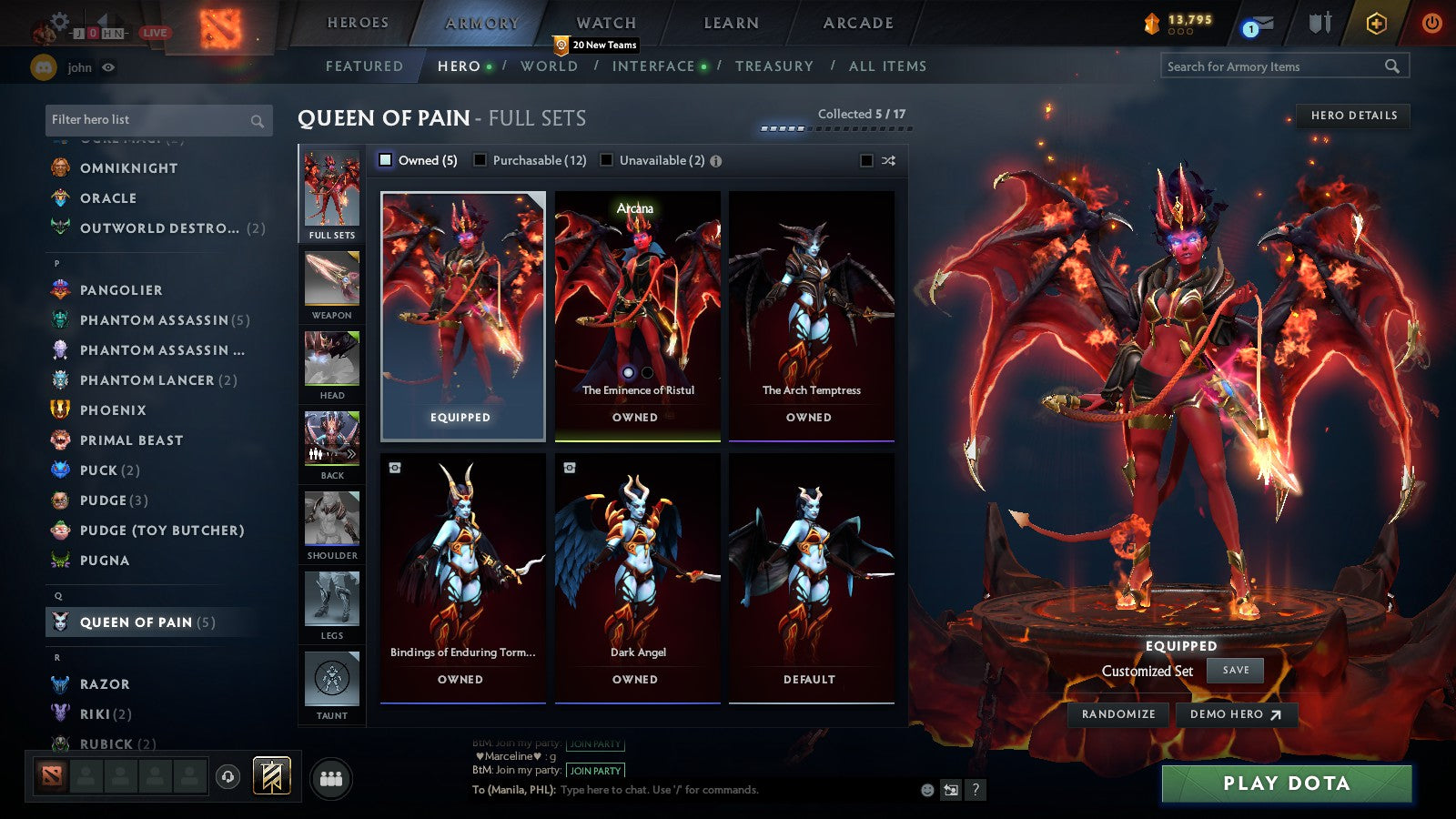This screenshot has width=1456, height=819.
Task: Launch Demo Hero mode
Action: pyautogui.click(x=1236, y=714)
